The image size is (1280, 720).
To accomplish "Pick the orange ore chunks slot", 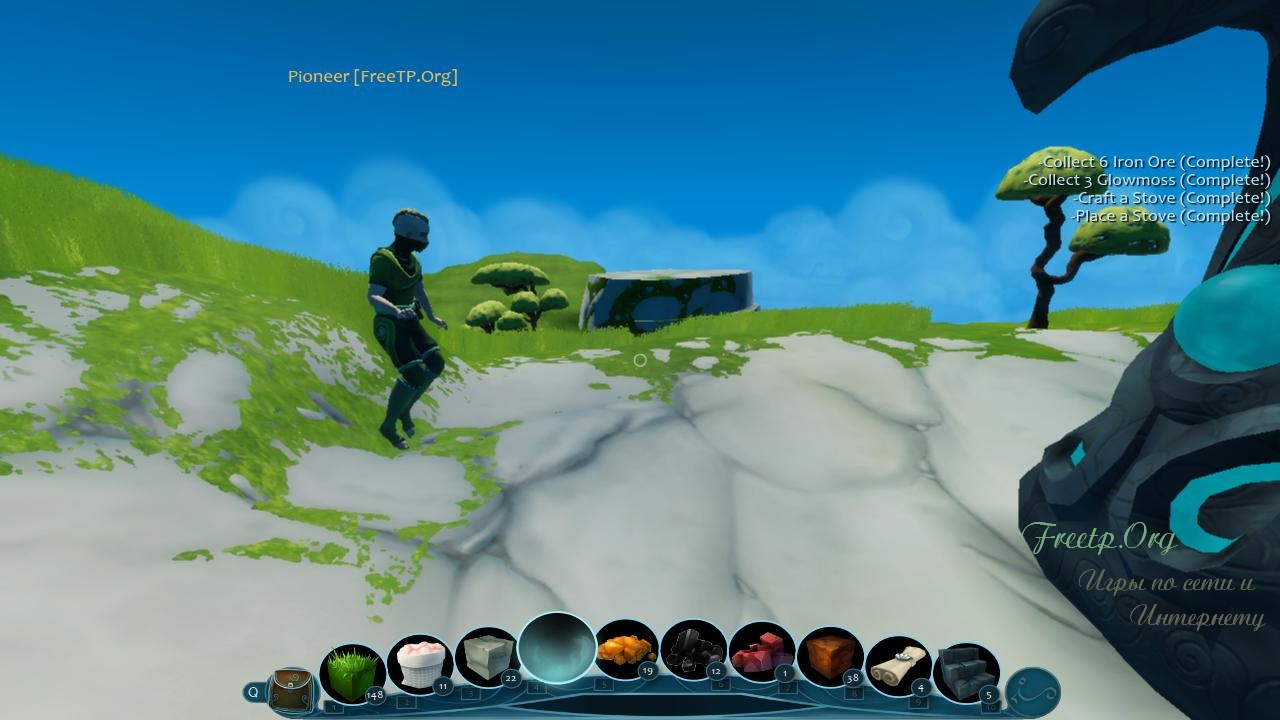I will pos(626,652).
